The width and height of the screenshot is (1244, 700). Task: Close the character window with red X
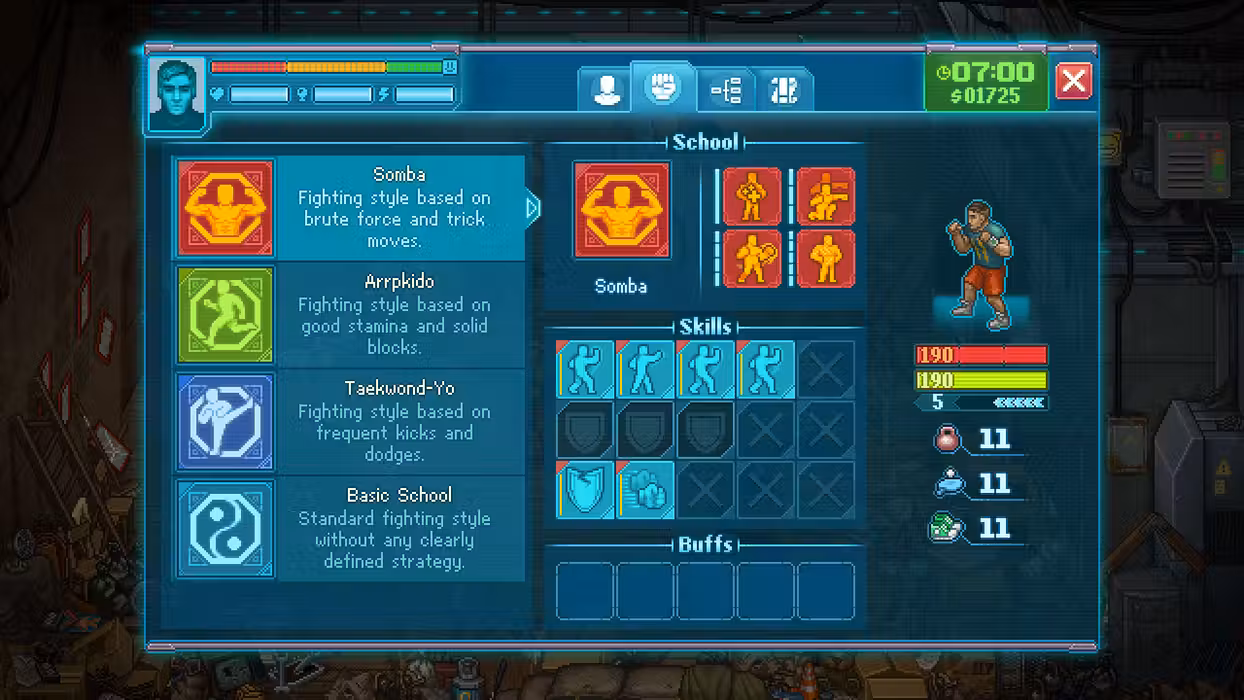coord(1073,81)
